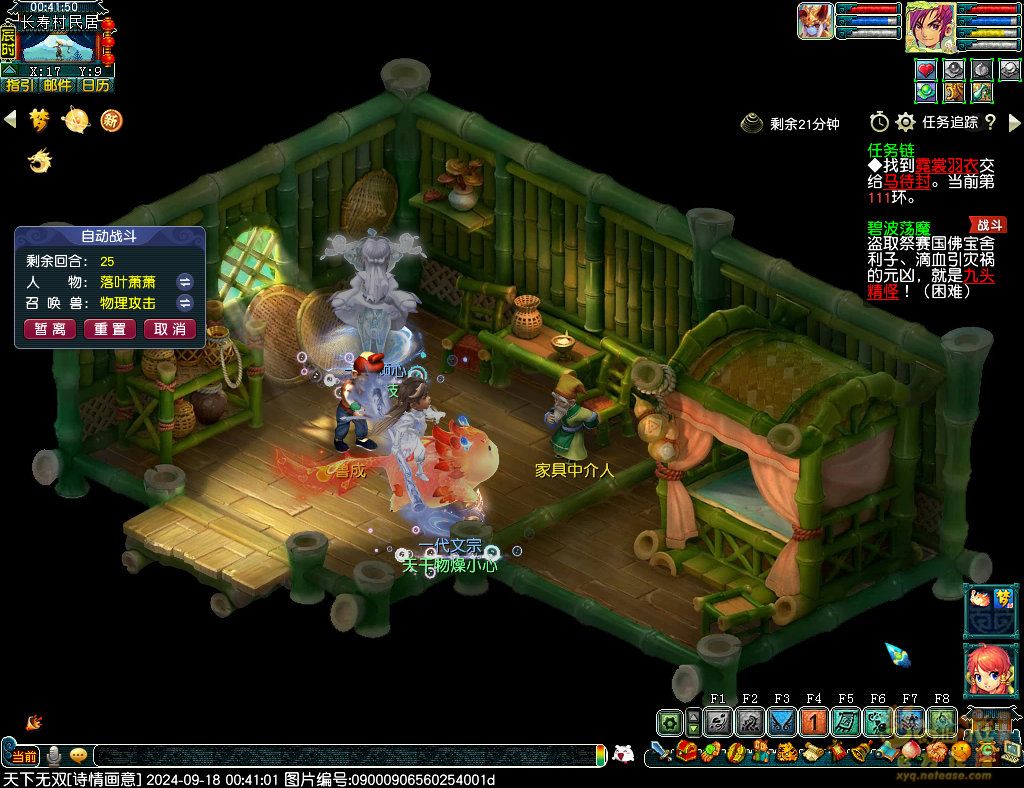Image resolution: width=1024 pixels, height=788 pixels.
Task: Click the 当前 chat channel button
Action: pyautogui.click(x=24, y=756)
